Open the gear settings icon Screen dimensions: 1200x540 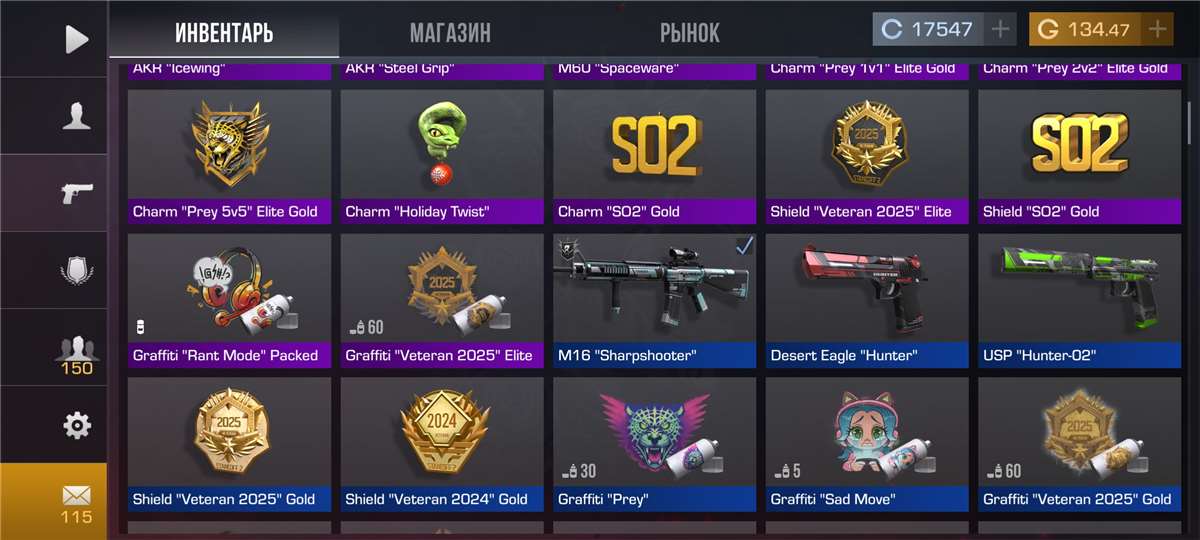point(76,426)
